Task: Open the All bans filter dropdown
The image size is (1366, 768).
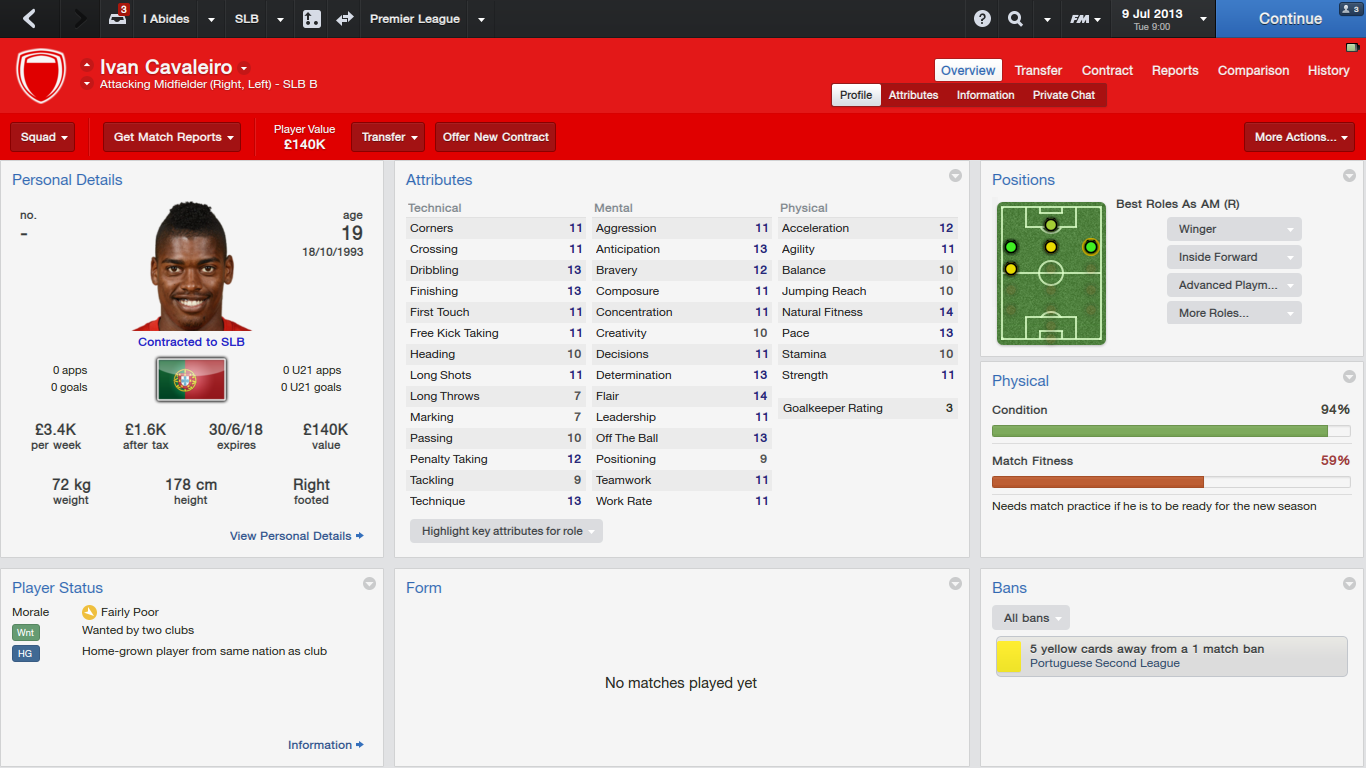Action: pyautogui.click(x=1031, y=618)
